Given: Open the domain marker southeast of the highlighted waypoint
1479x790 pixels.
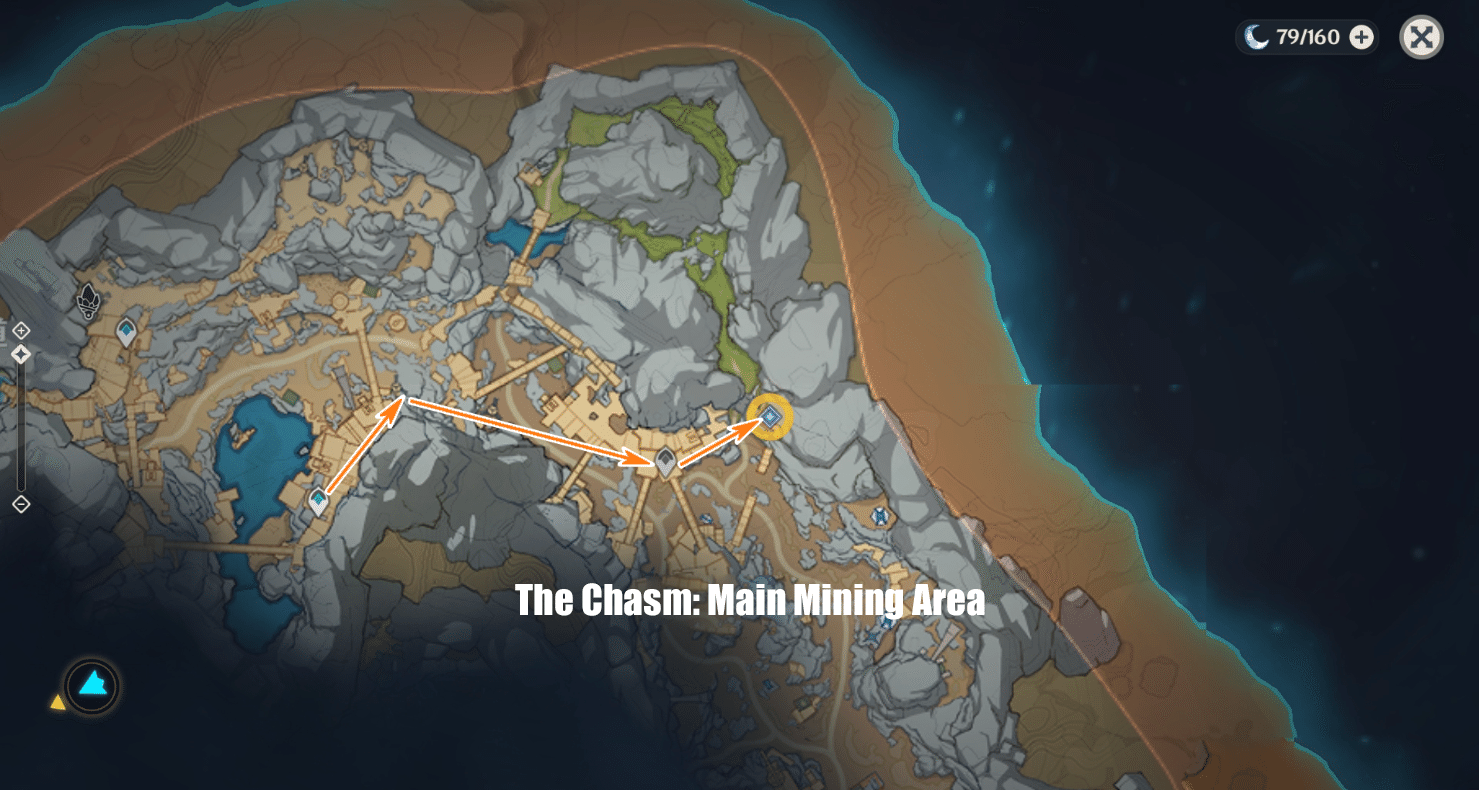Looking at the screenshot, I should click(878, 517).
